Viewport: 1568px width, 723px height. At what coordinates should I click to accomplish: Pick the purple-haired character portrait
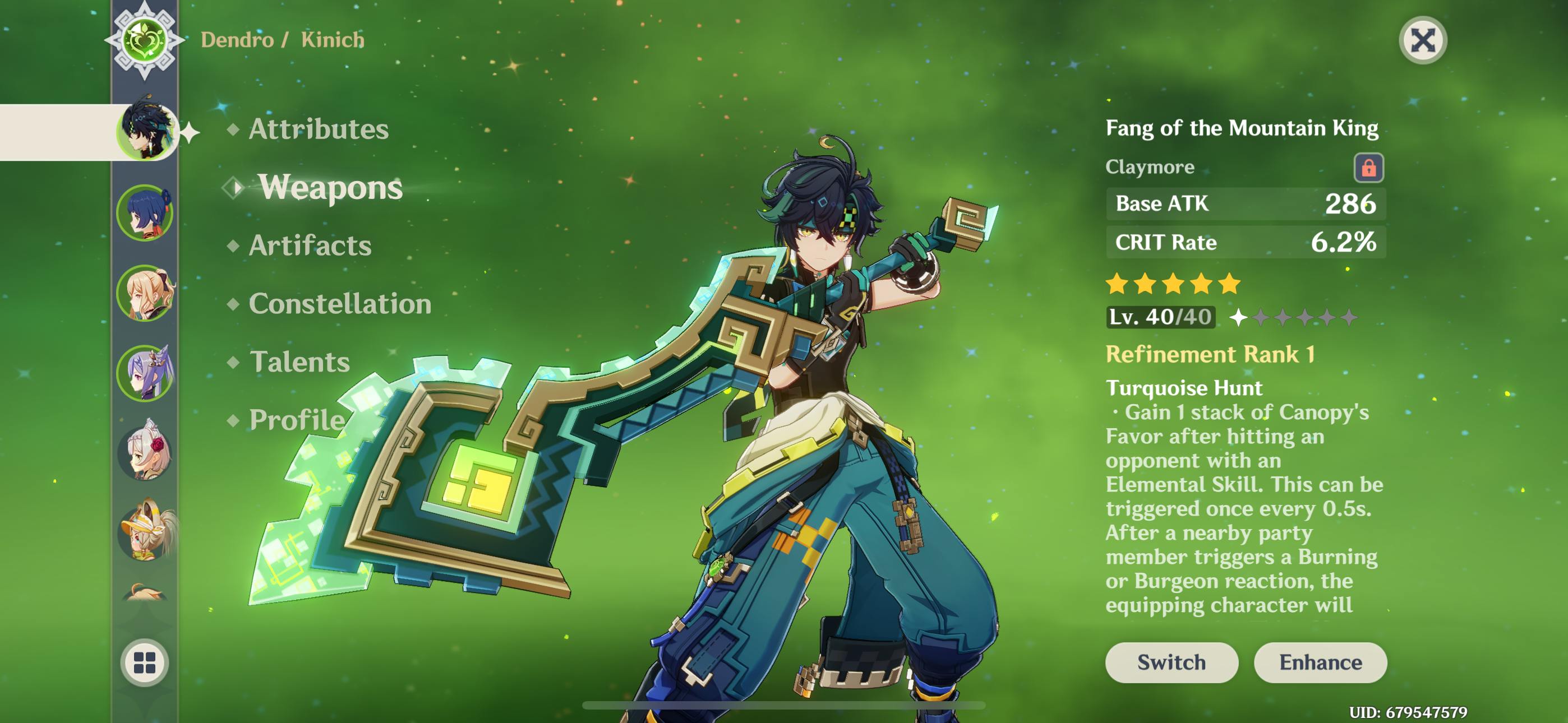point(145,373)
